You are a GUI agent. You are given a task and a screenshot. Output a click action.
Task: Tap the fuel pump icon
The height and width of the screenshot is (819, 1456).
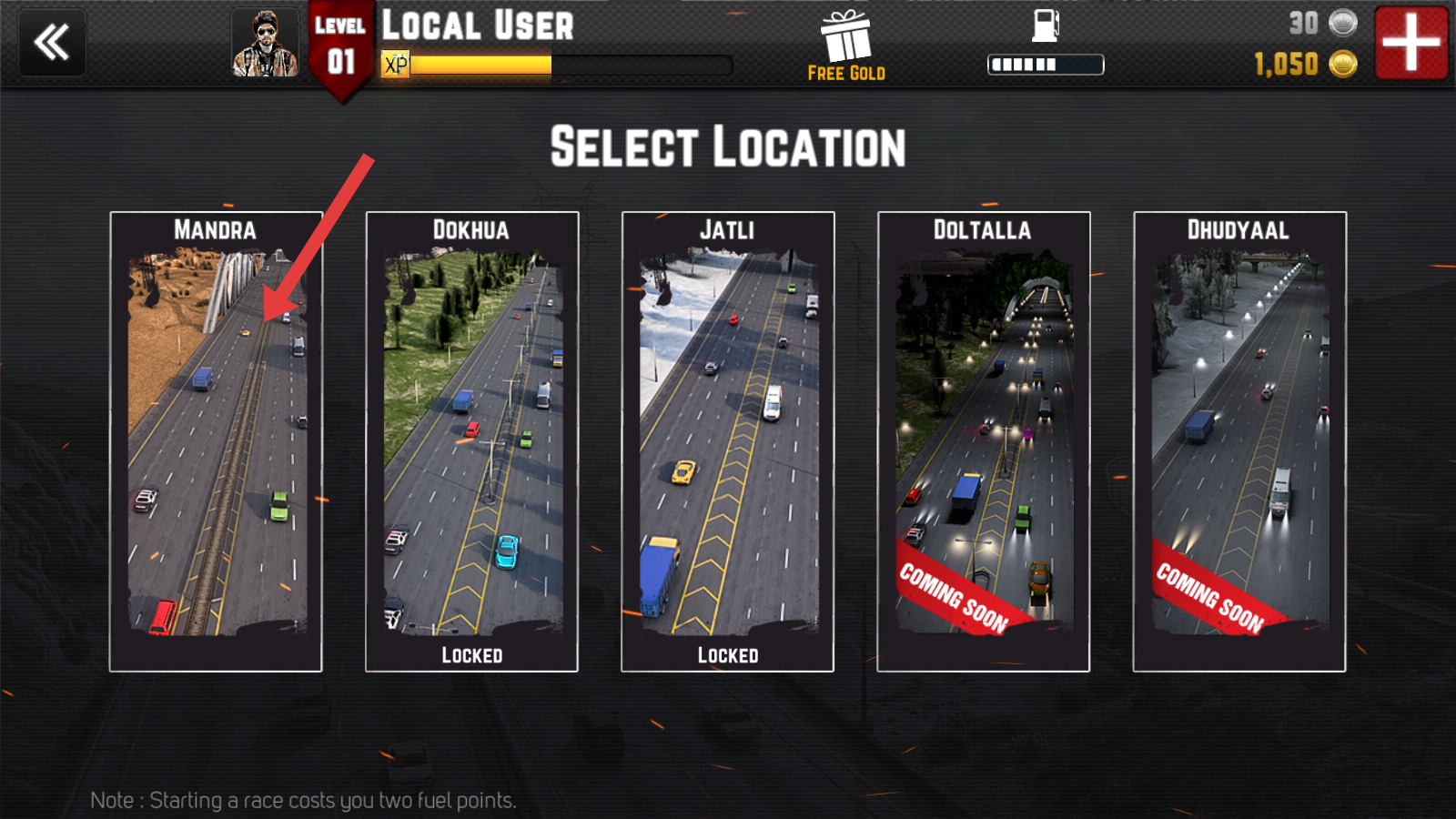1046,26
